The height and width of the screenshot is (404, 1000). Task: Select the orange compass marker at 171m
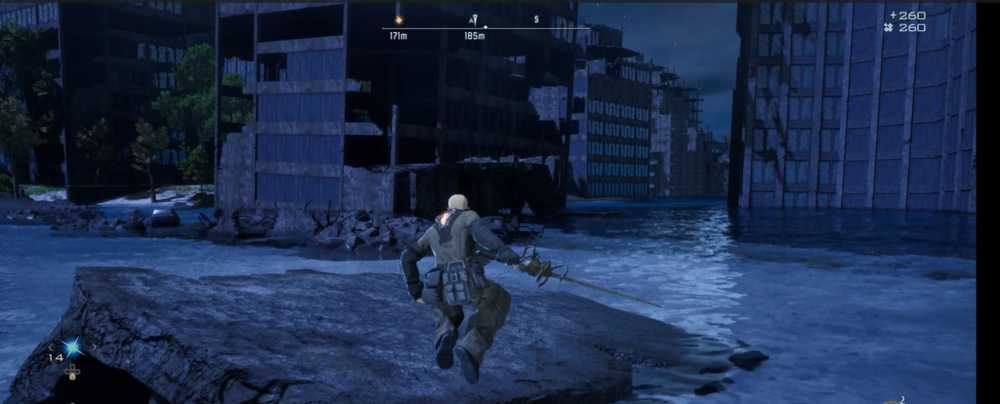point(398,19)
